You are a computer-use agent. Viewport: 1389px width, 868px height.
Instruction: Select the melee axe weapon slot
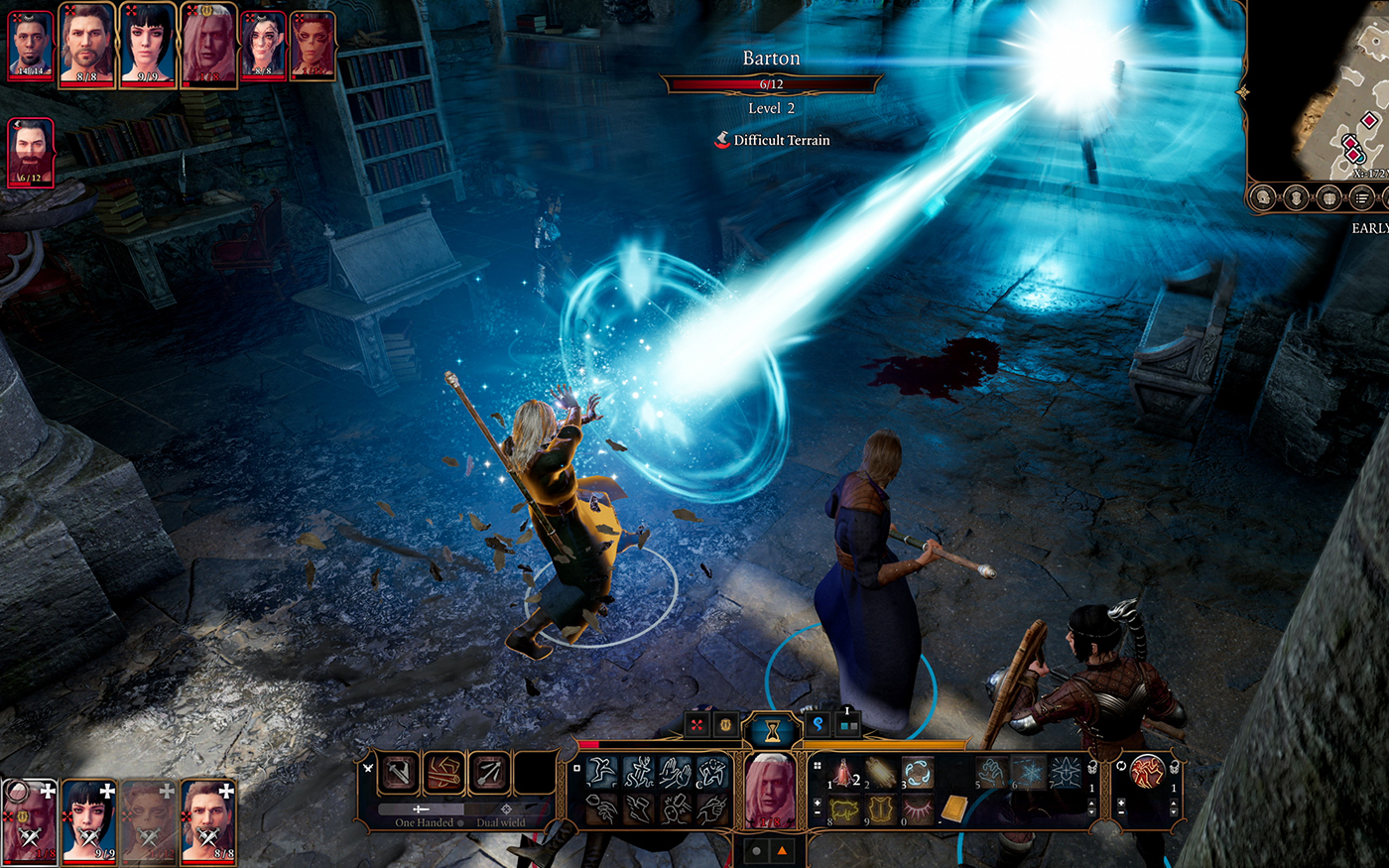399,773
